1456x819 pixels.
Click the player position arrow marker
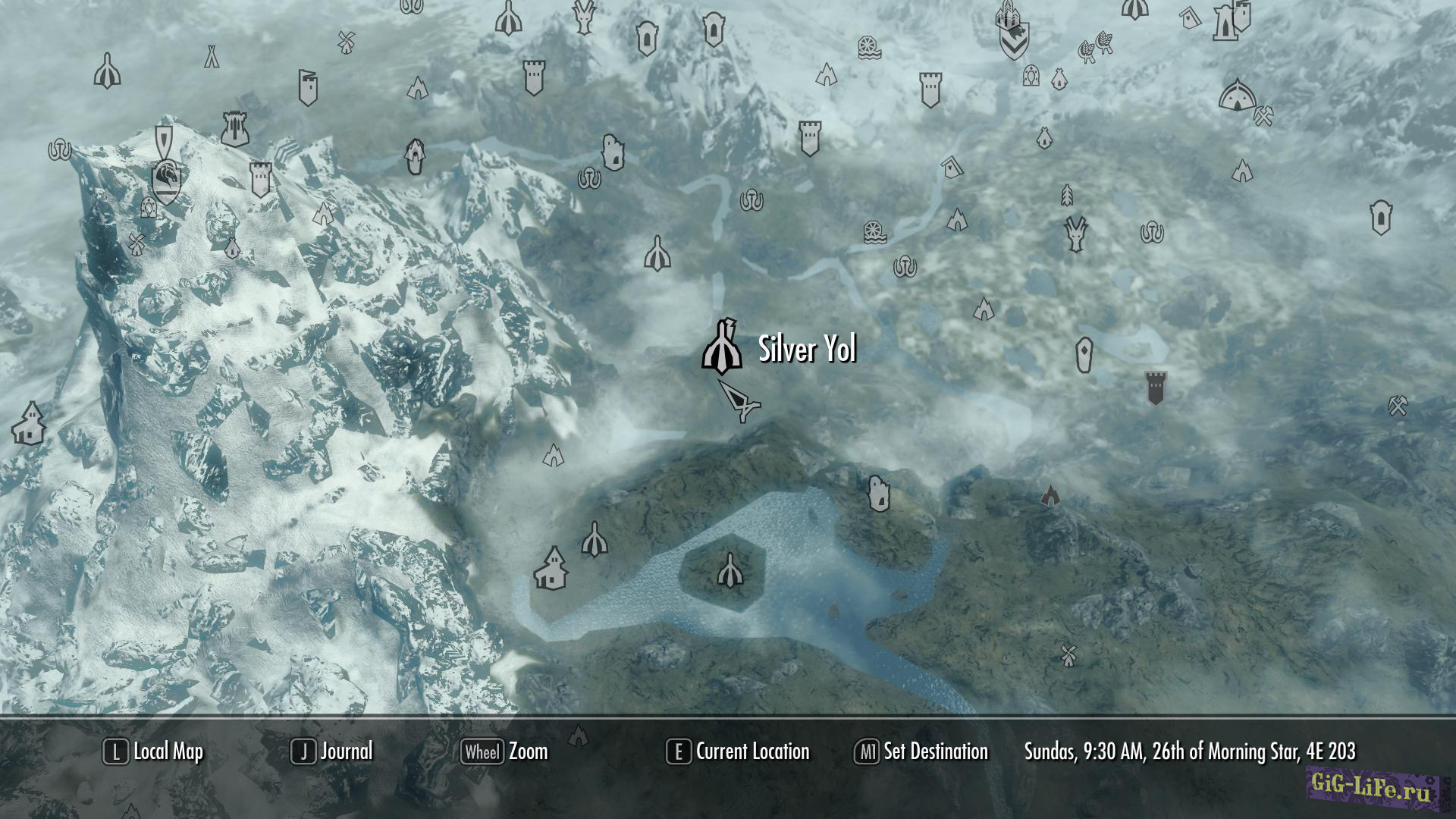point(739,400)
